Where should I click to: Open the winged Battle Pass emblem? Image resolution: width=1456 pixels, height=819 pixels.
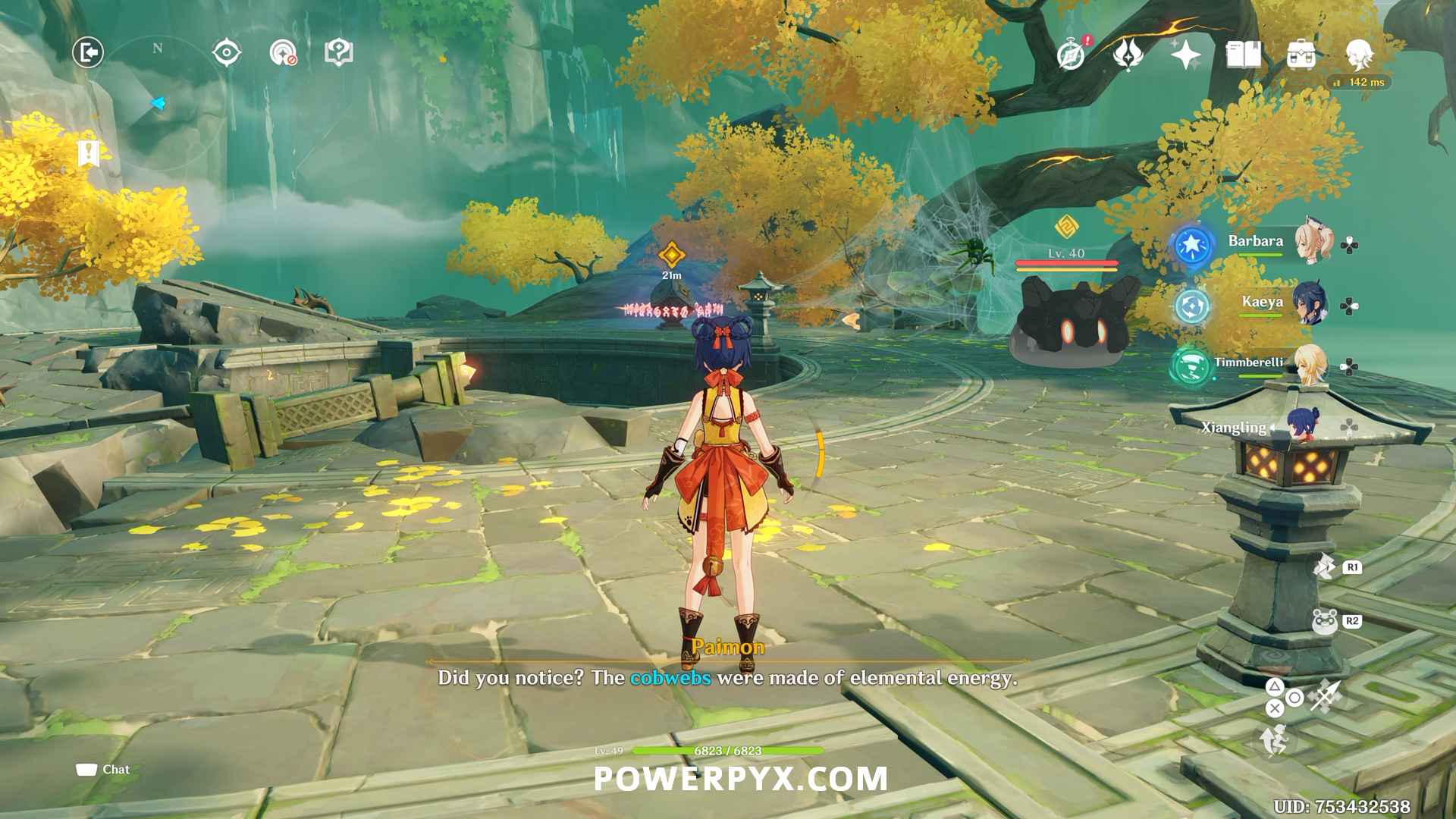pos(1128,55)
